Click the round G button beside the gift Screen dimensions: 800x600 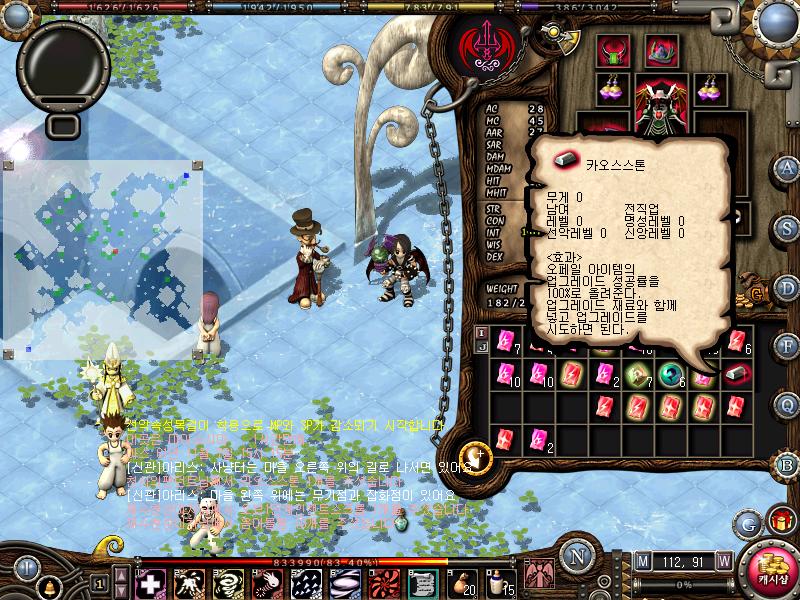point(748,522)
